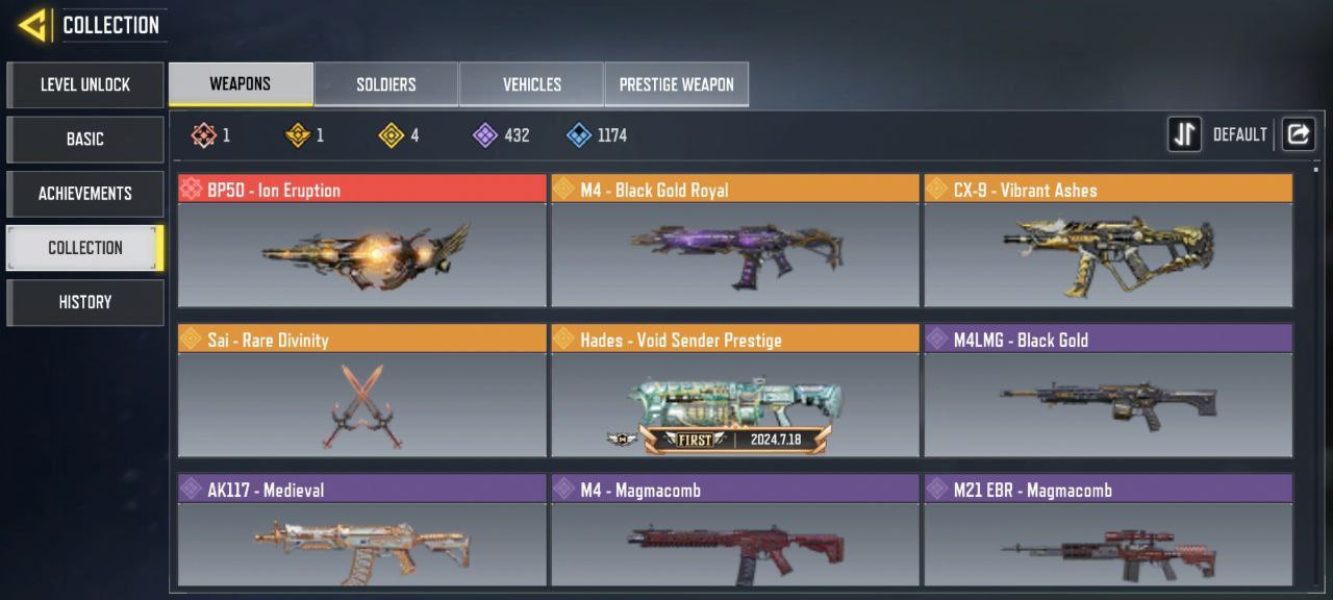The height and width of the screenshot is (600, 1333).
Task: Open the History section
Action: 85,302
